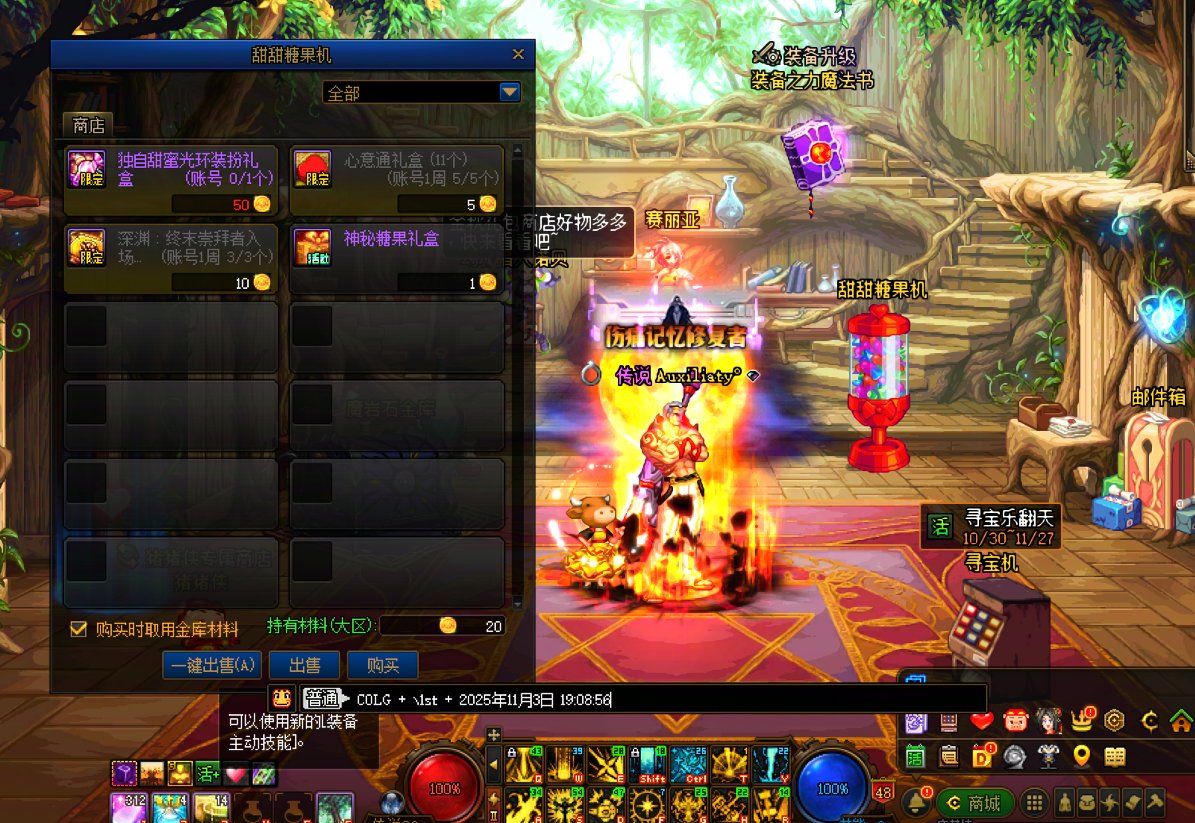Click the 购买 buy button
The height and width of the screenshot is (823, 1195).
pyautogui.click(x=382, y=665)
